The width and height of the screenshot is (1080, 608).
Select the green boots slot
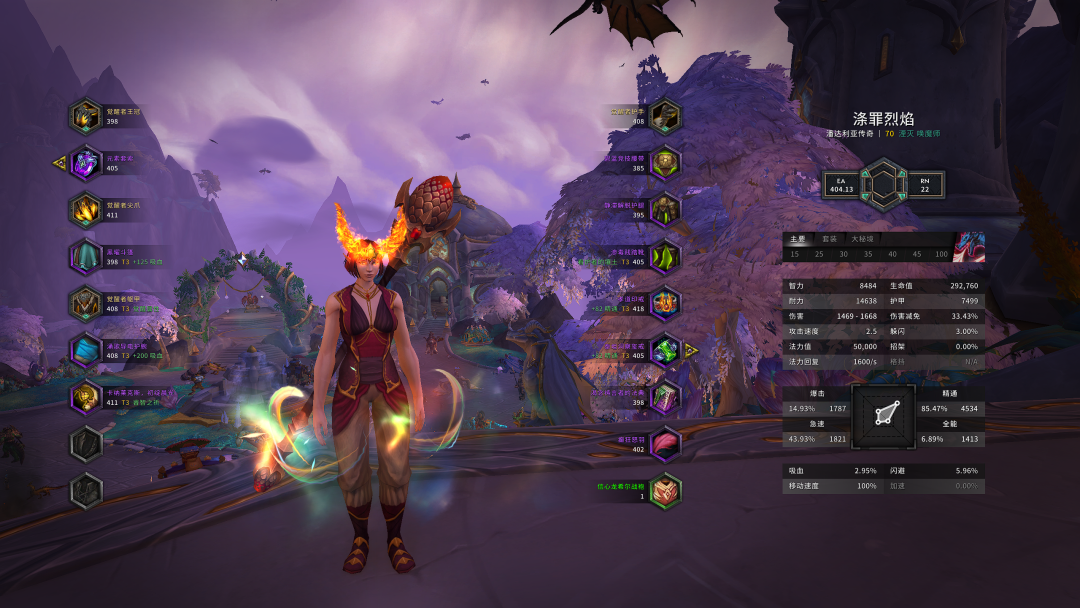tap(665, 257)
